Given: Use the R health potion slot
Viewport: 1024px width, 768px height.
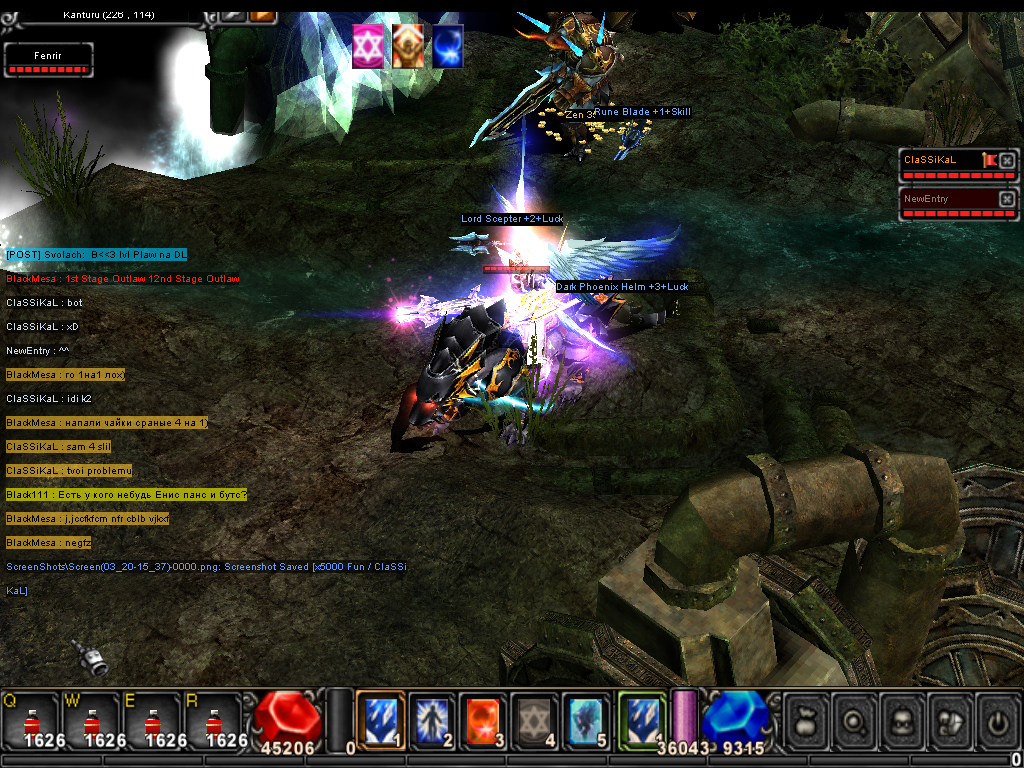Looking at the screenshot, I should (211, 720).
